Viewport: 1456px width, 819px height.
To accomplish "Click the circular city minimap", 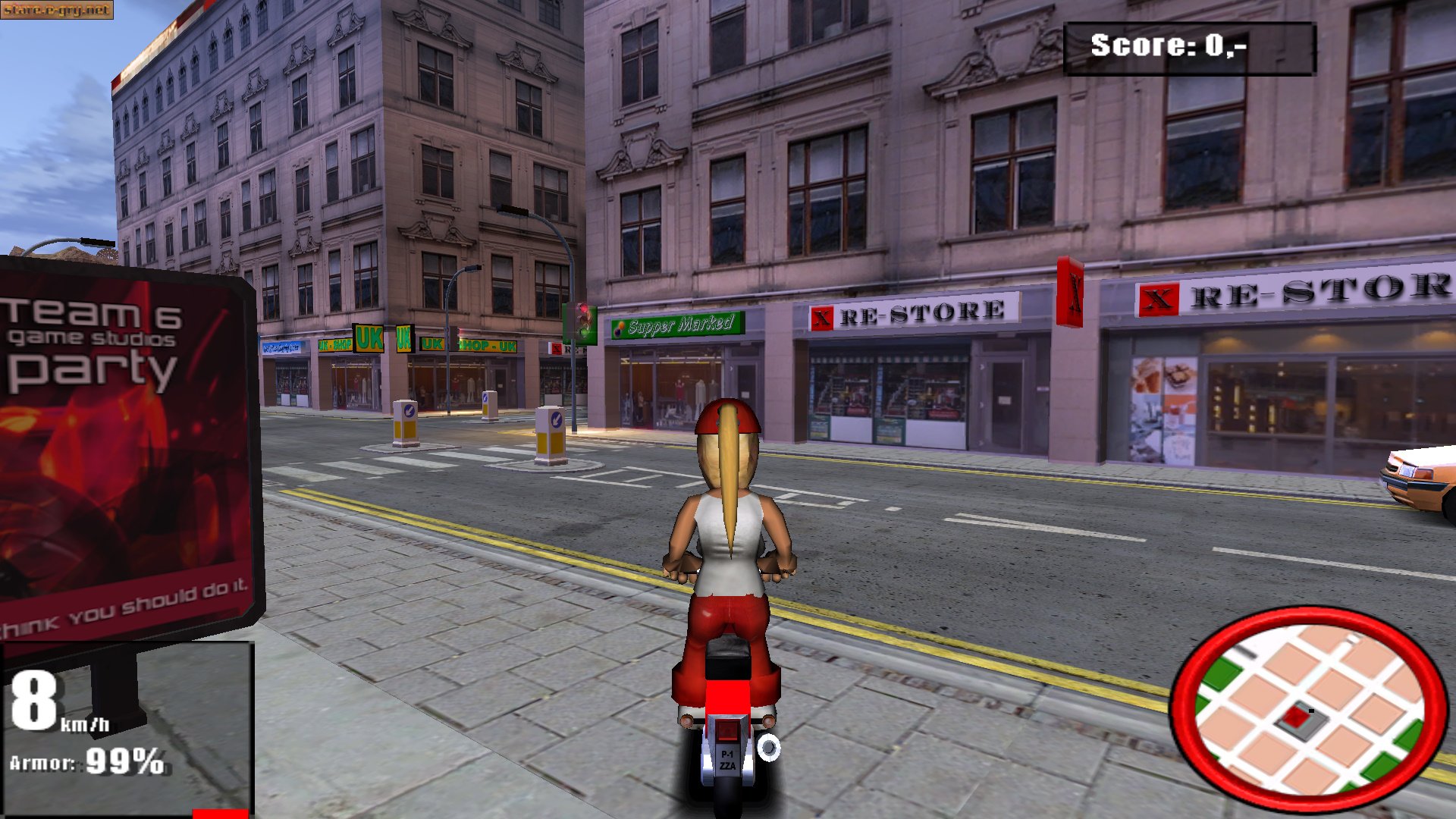I will [1309, 708].
